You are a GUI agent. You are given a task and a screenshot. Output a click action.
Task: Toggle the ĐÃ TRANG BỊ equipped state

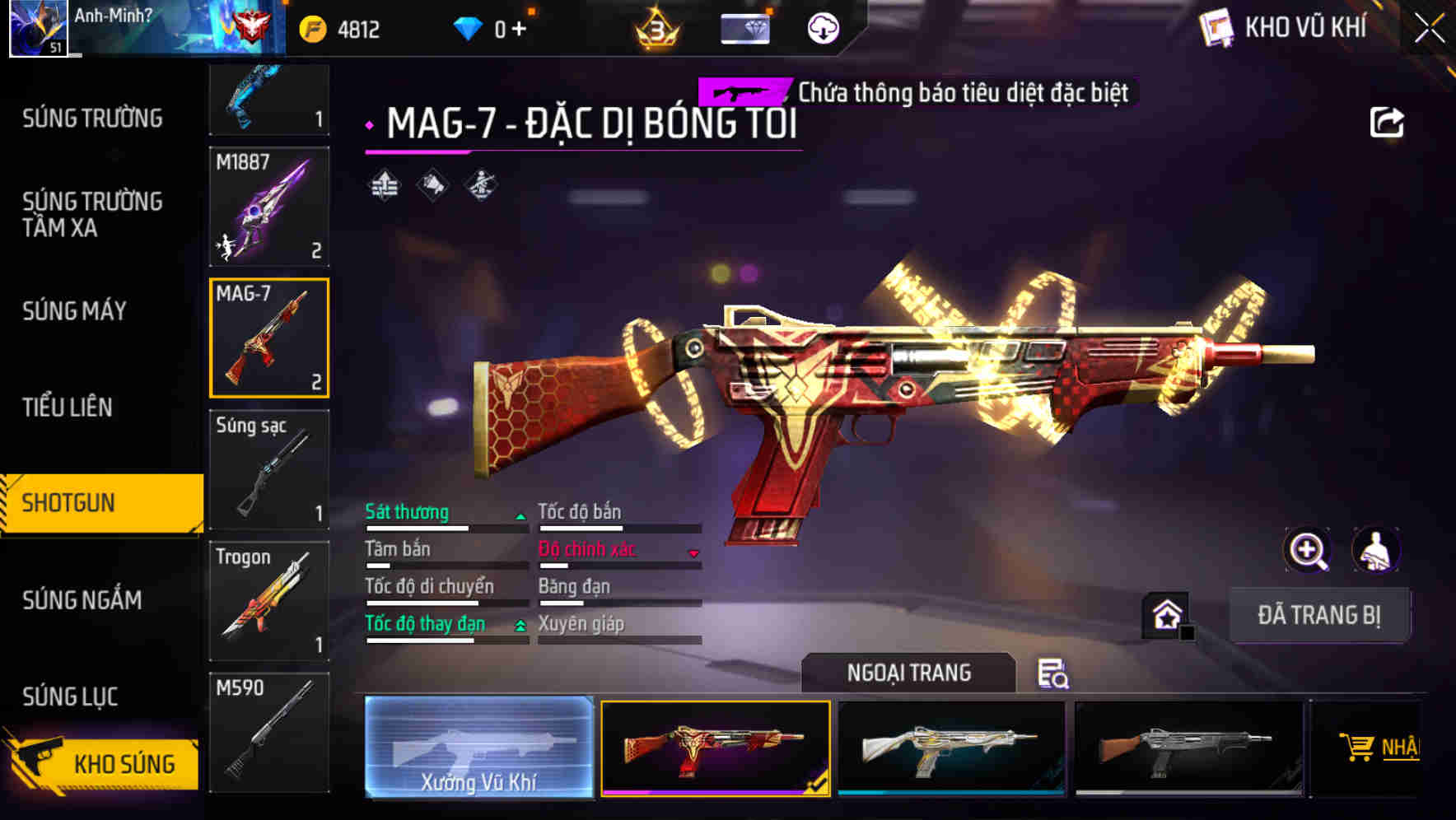tap(1319, 614)
